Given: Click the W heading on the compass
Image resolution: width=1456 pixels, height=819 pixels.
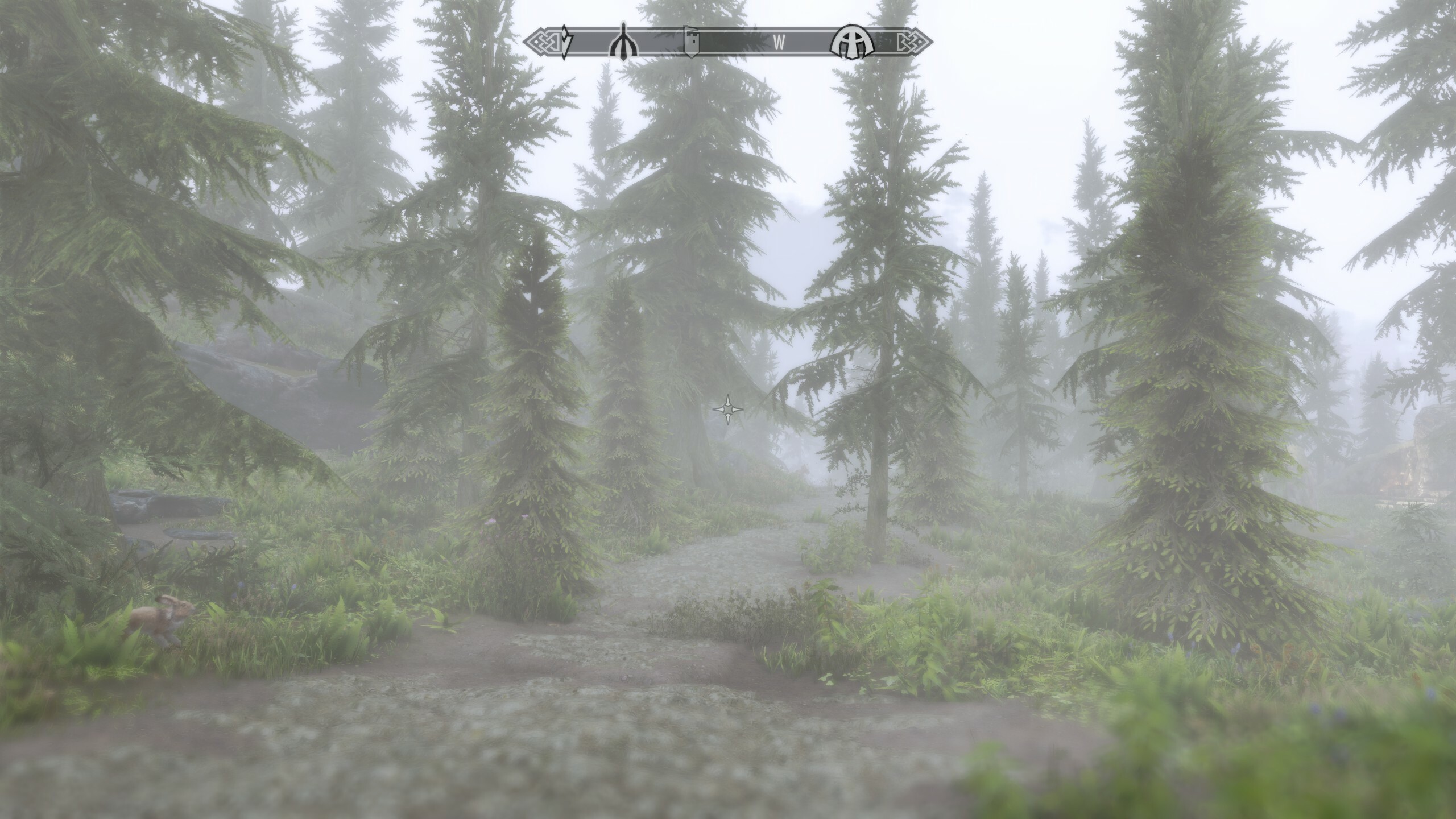Looking at the screenshot, I should click(x=779, y=43).
